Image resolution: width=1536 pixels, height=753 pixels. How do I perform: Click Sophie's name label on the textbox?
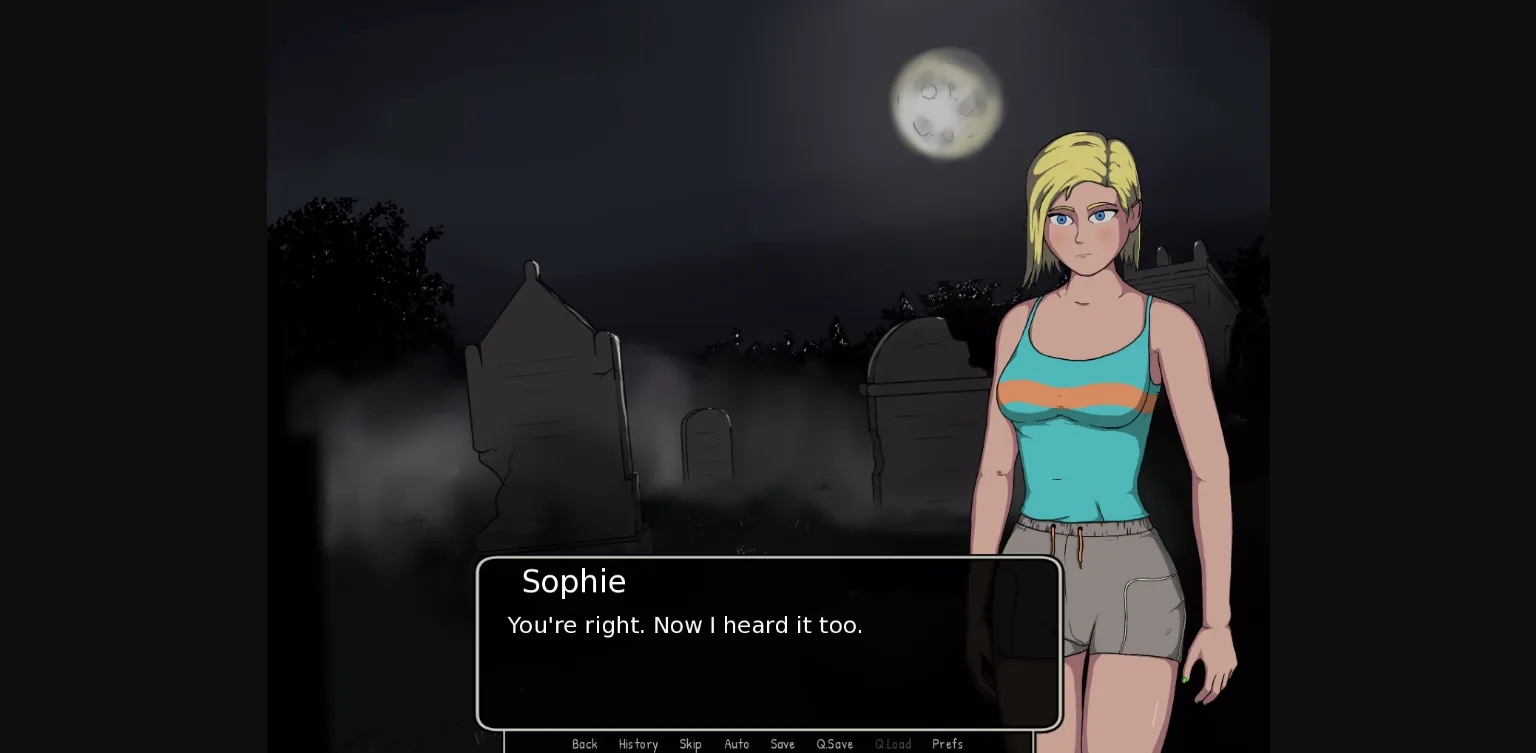[x=574, y=581]
